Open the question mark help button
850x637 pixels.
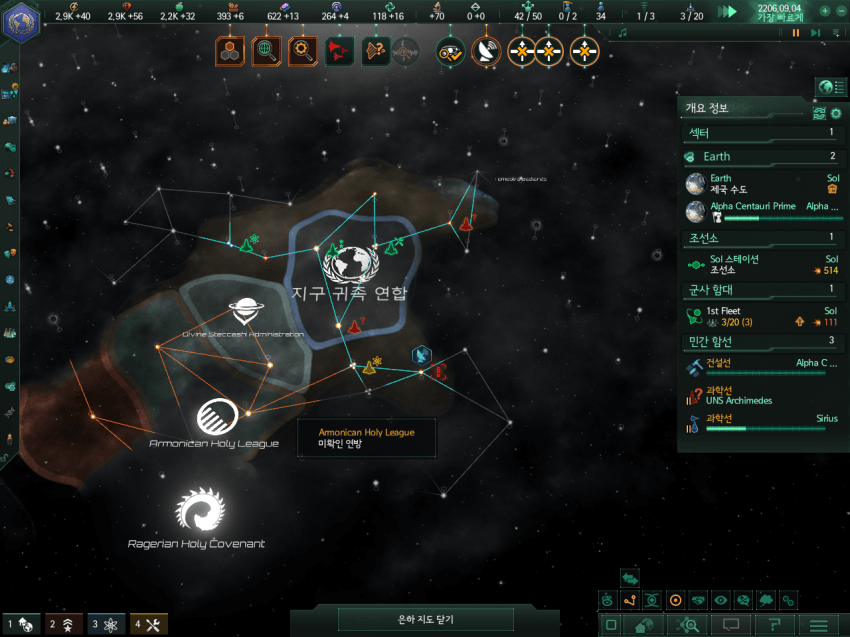[x=774, y=625]
